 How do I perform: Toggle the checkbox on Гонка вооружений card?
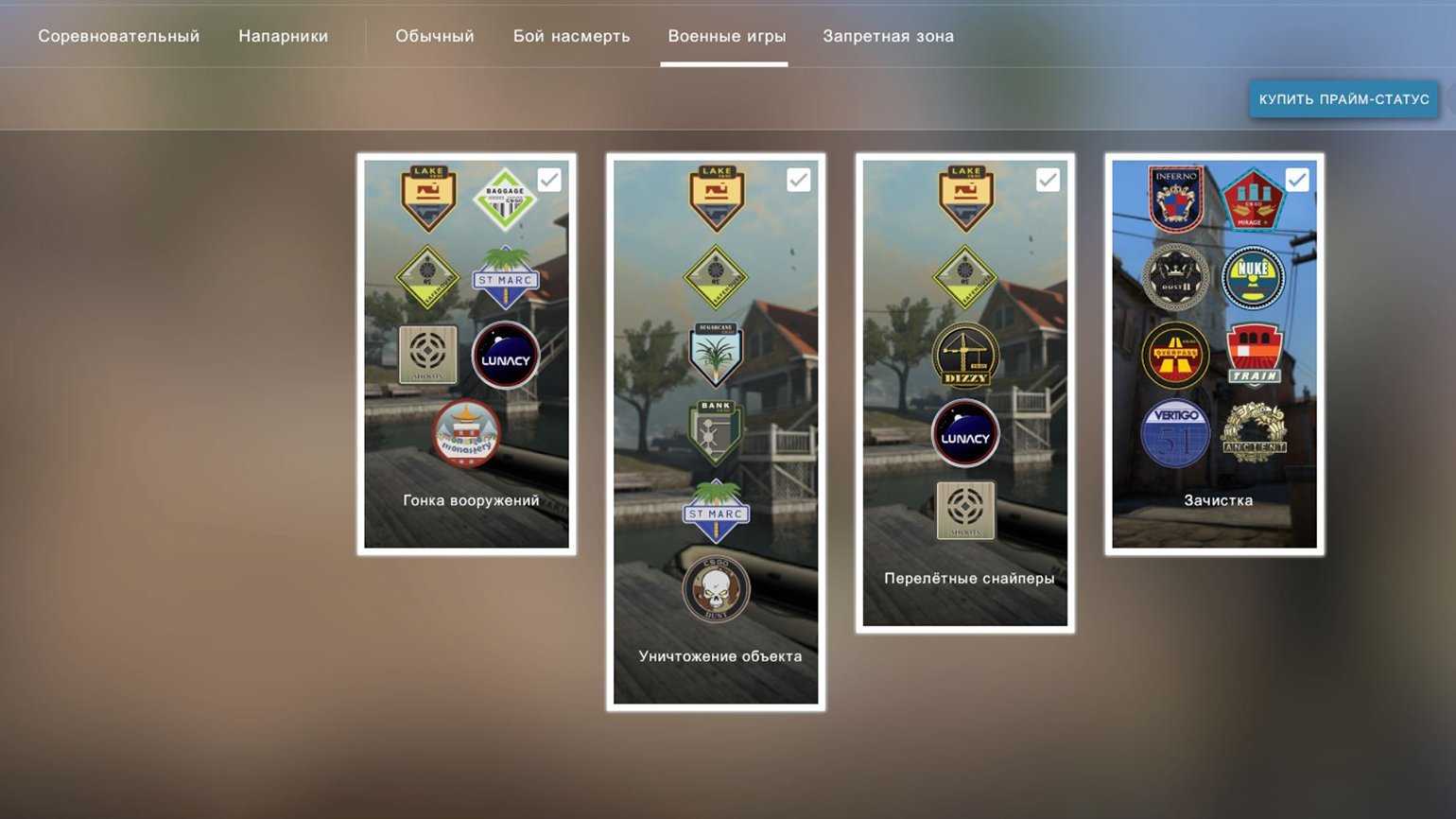click(x=549, y=180)
